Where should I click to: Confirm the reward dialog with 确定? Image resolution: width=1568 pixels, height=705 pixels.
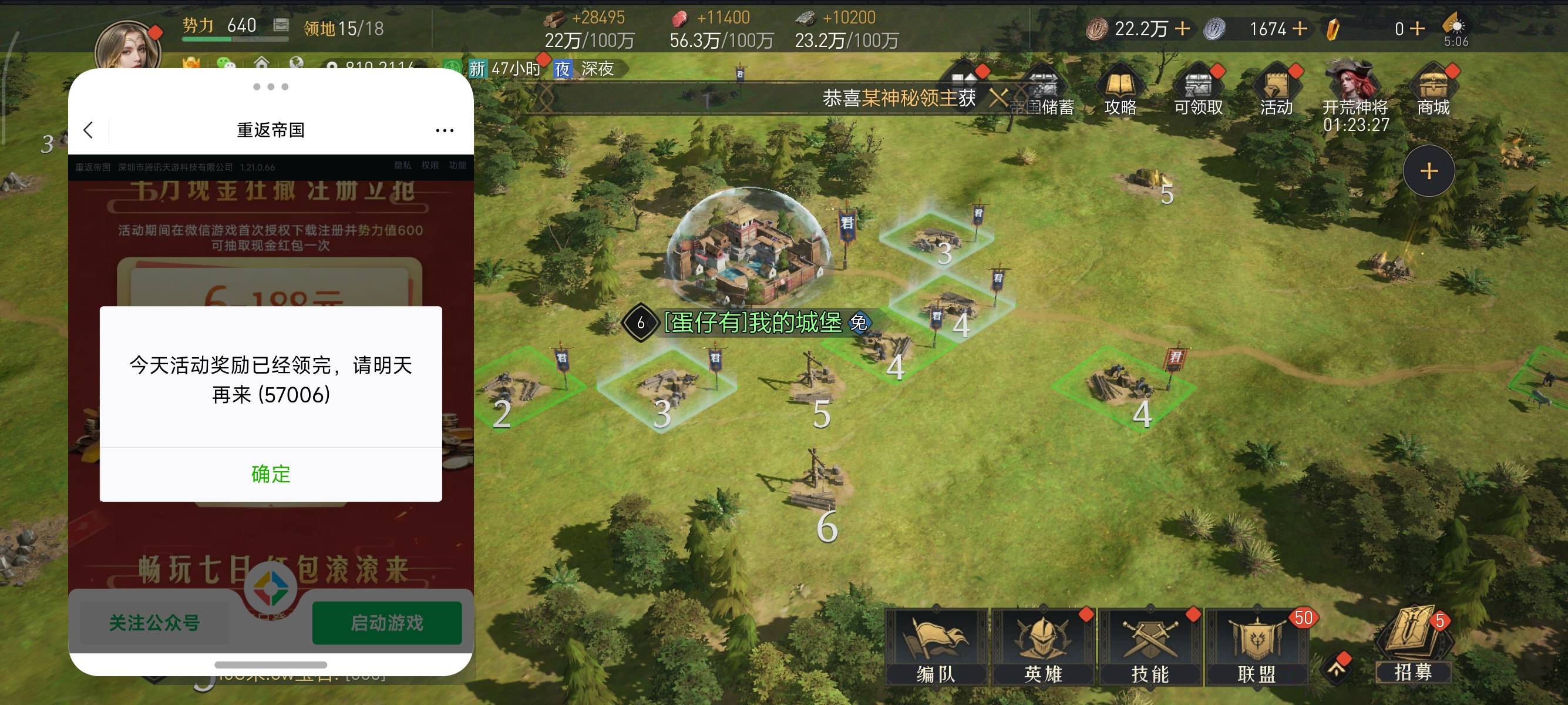coord(271,474)
